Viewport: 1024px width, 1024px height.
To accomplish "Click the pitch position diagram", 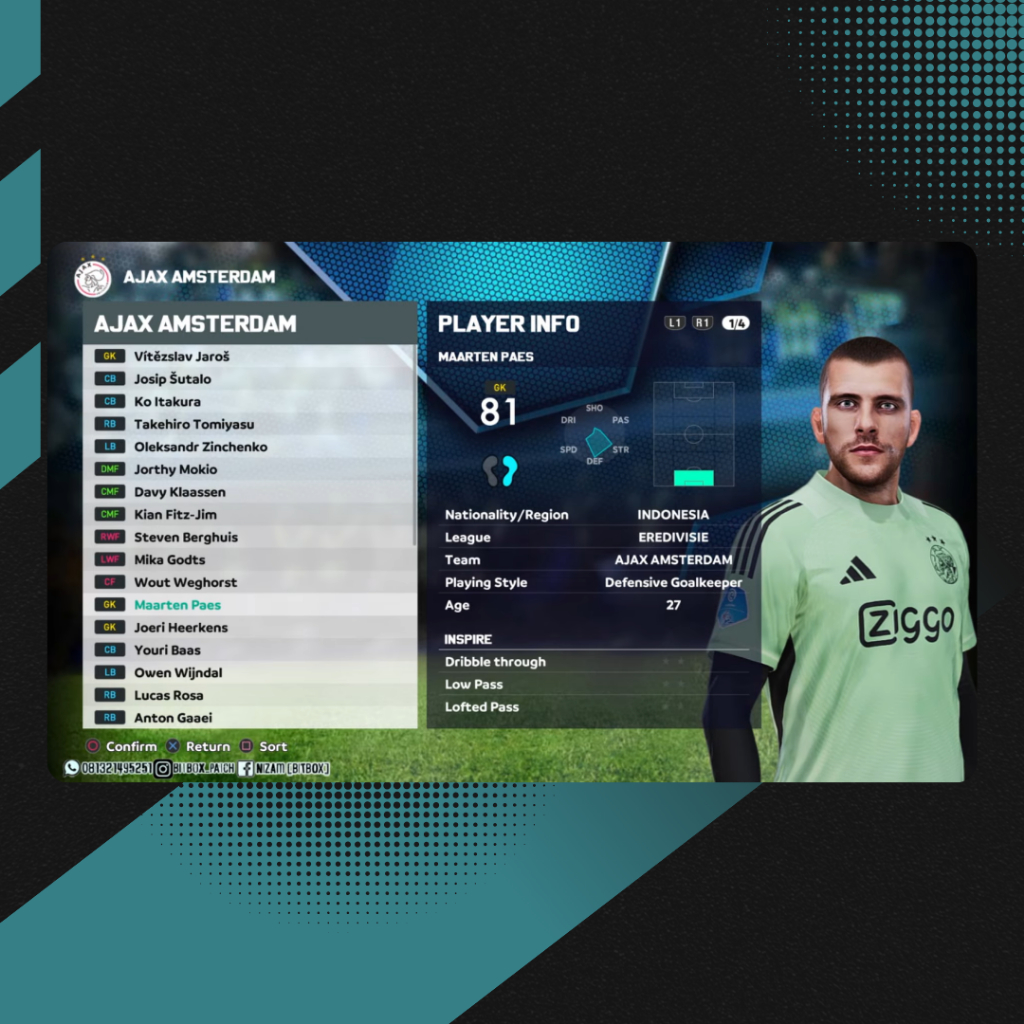I will point(693,434).
